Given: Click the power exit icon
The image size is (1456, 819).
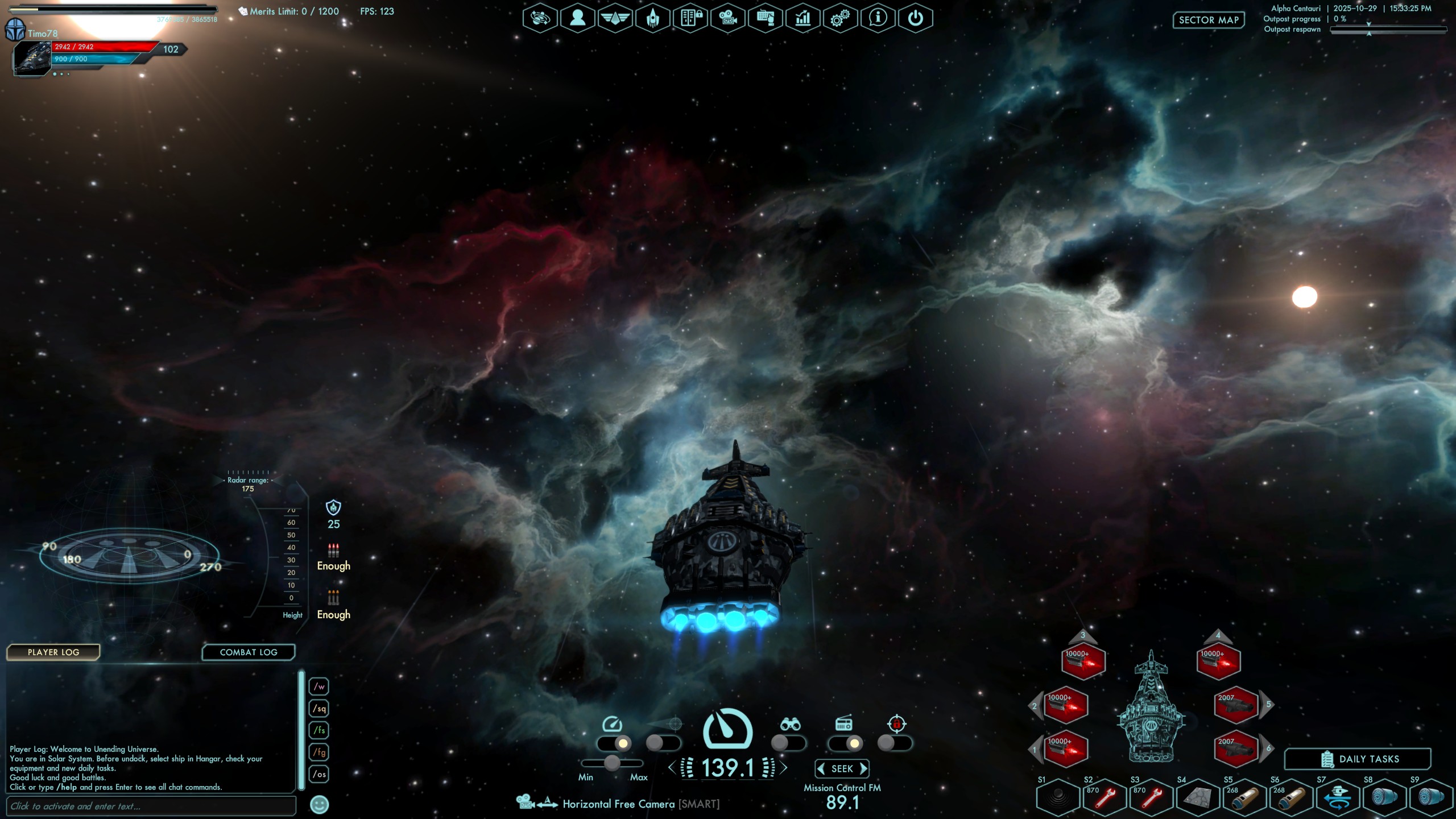Looking at the screenshot, I should [x=915, y=18].
